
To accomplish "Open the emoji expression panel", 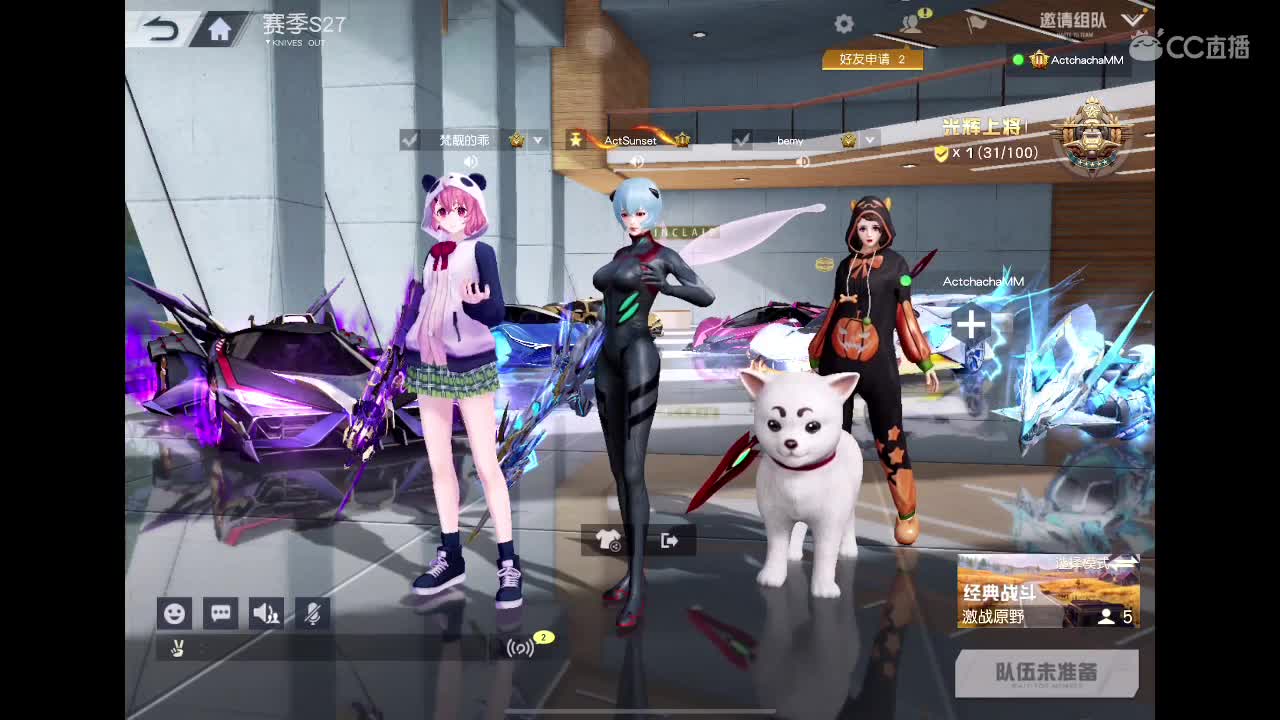I will point(175,613).
